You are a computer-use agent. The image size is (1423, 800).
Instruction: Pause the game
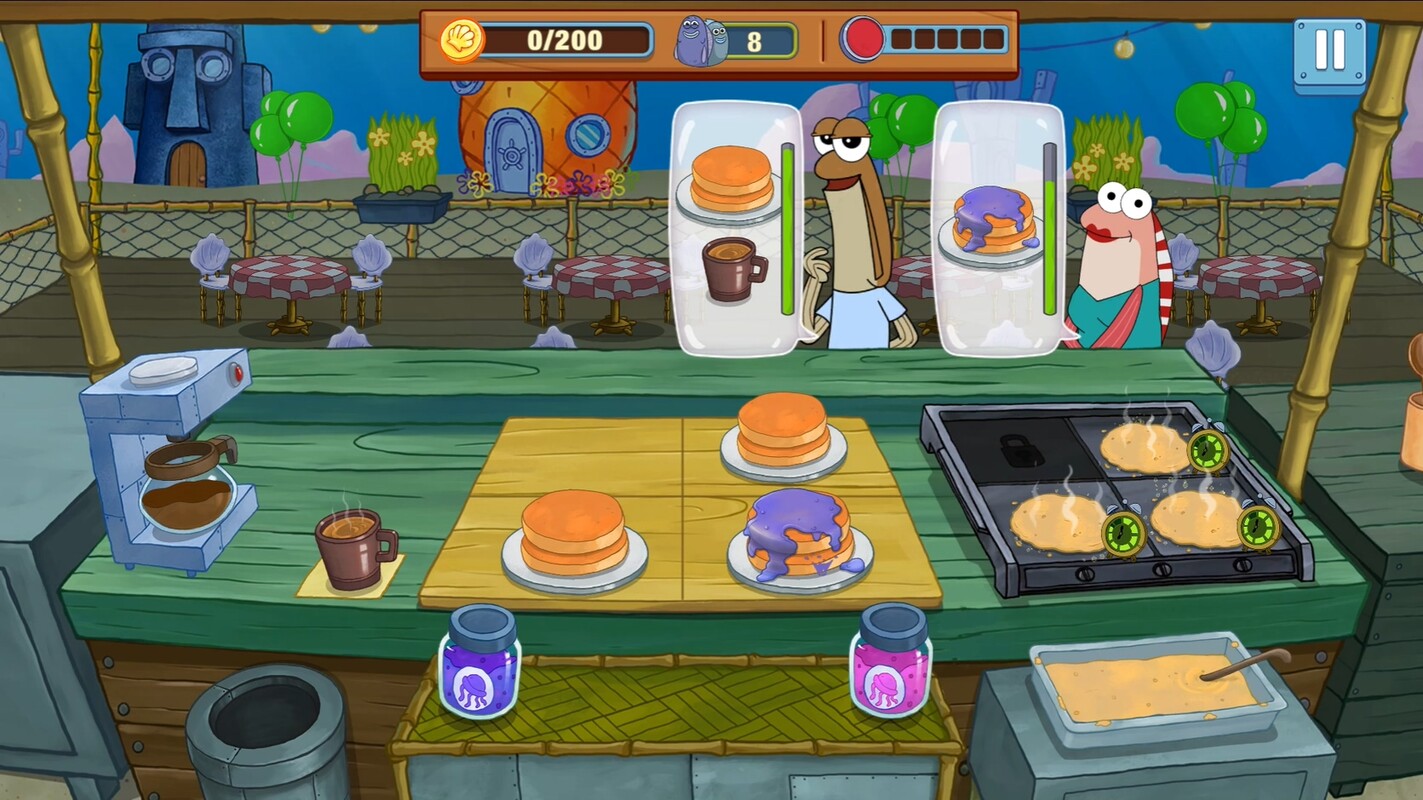point(1329,50)
